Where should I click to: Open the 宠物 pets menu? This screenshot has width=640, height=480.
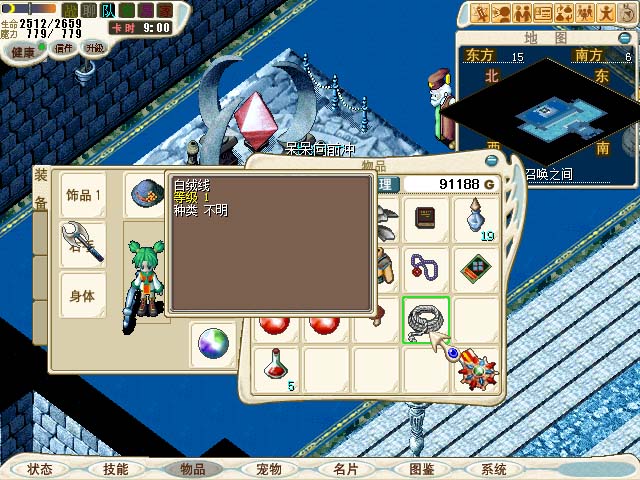pyautogui.click(x=268, y=468)
